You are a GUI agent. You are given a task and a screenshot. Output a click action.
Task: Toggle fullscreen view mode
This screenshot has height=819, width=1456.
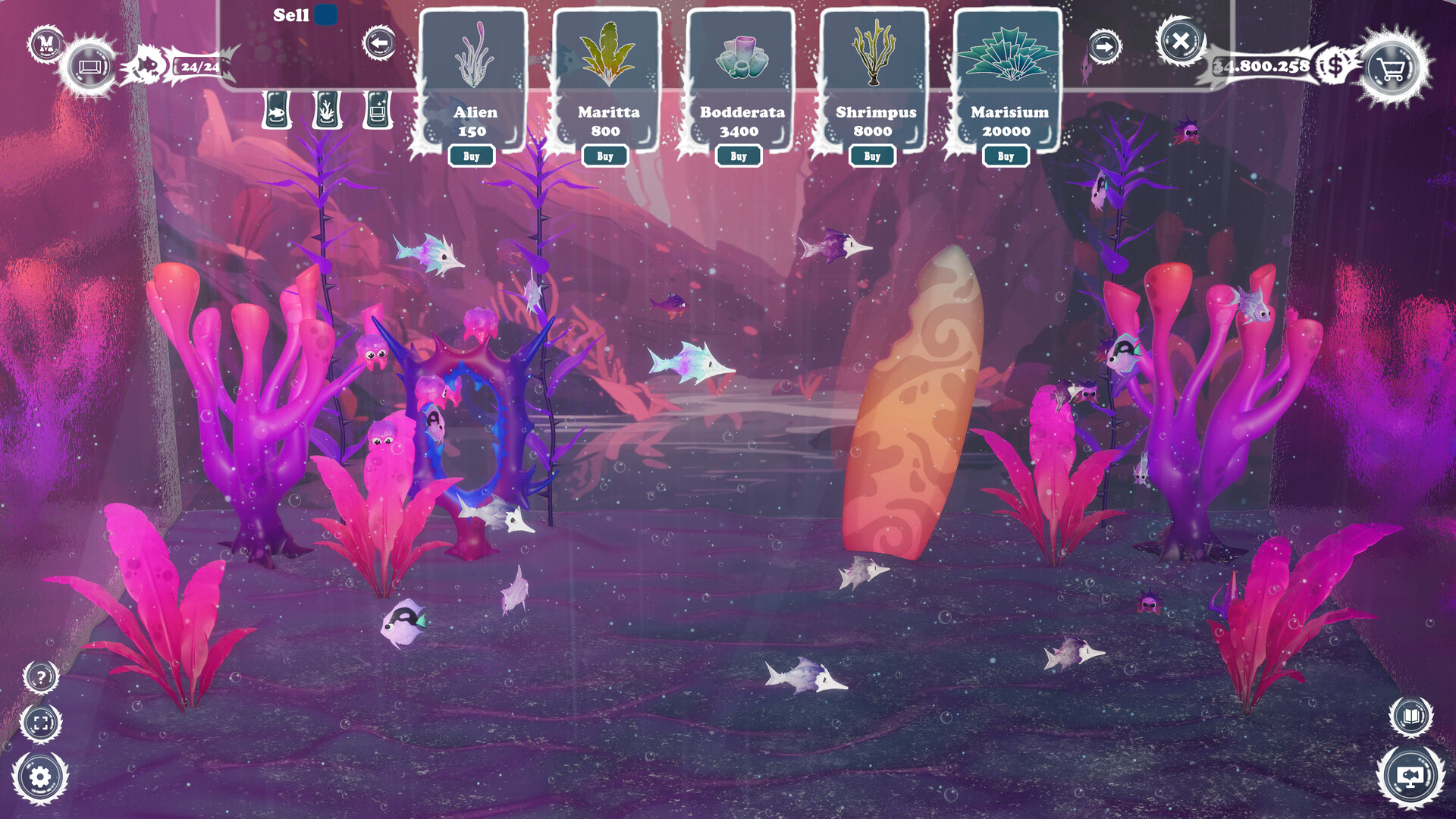point(41,723)
